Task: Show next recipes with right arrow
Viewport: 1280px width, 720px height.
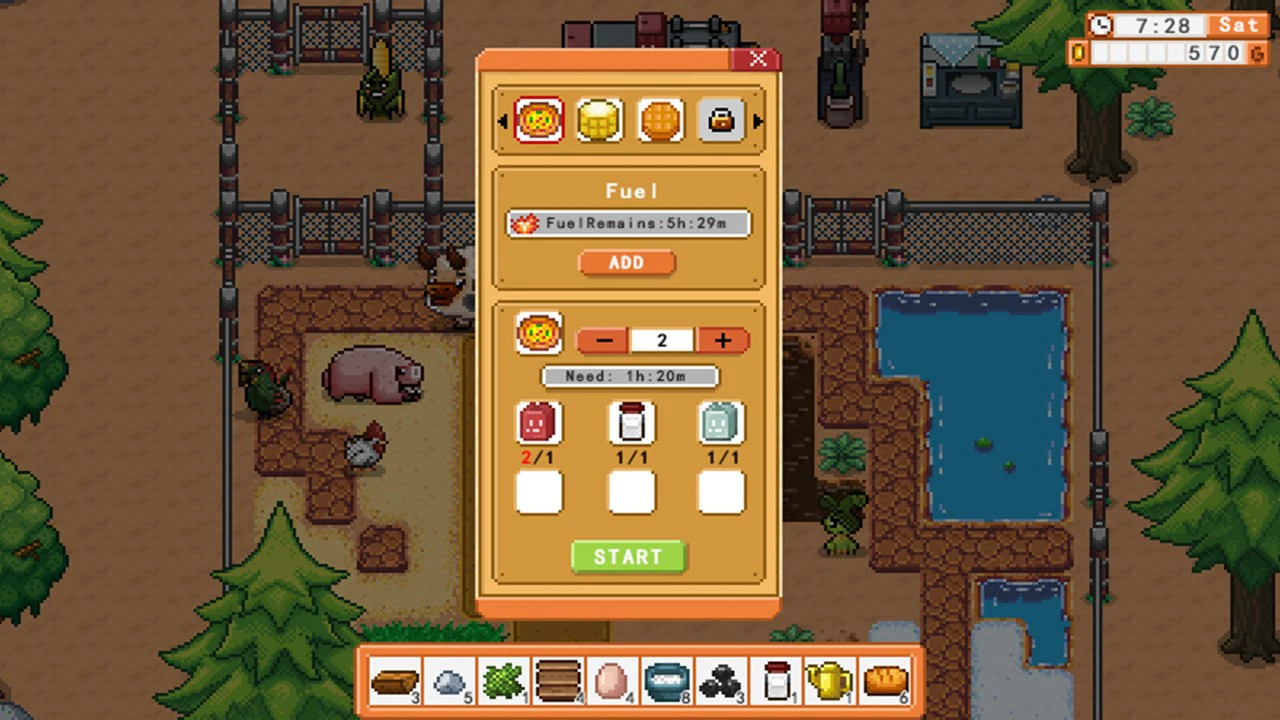Action: pos(757,122)
